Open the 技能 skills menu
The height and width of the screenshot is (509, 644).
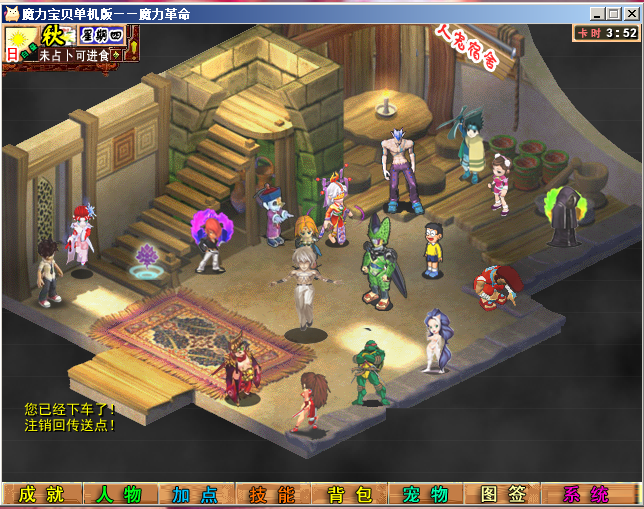click(x=272, y=494)
